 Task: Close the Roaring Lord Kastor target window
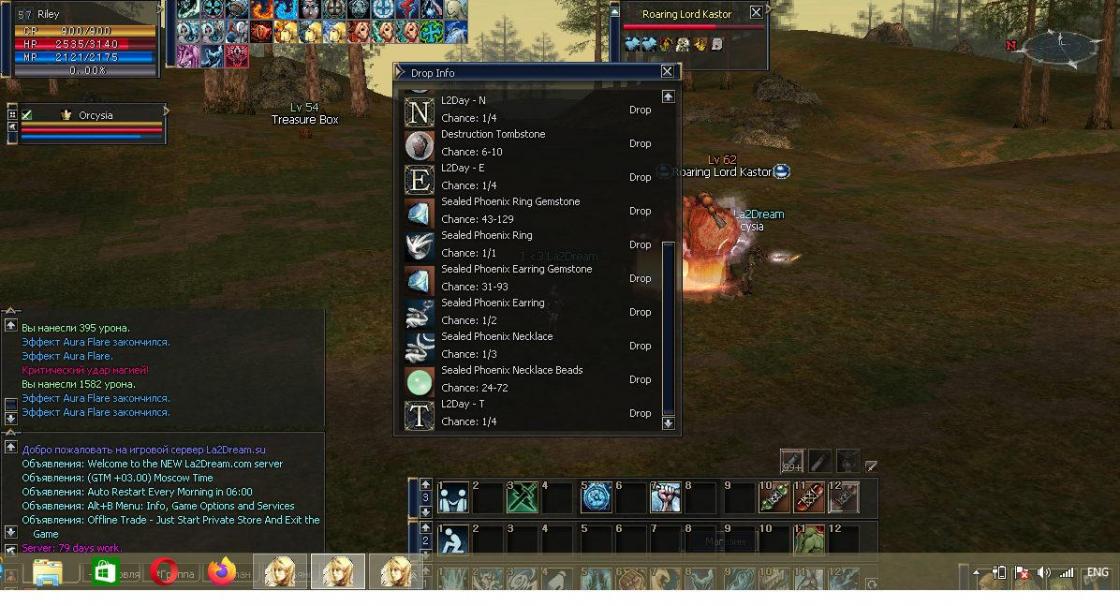756,13
